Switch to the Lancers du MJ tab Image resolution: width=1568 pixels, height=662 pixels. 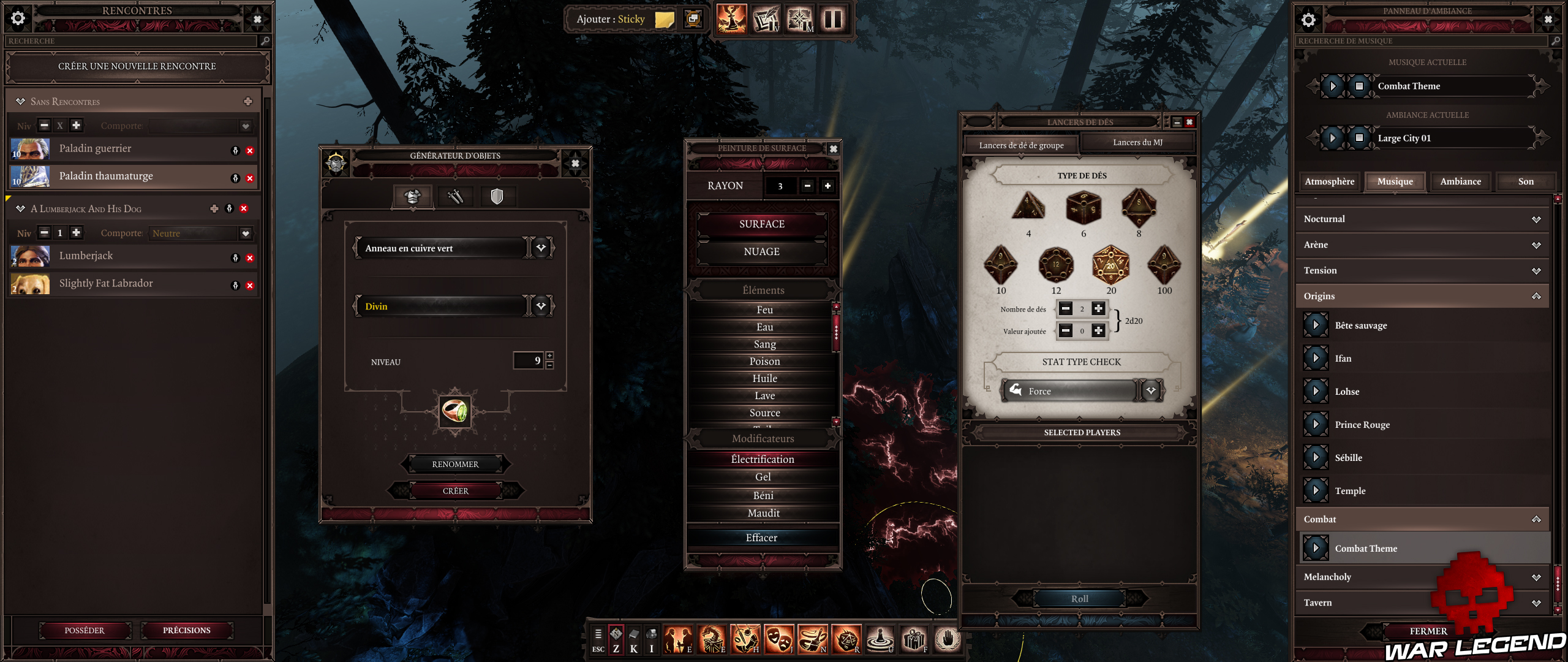tap(1137, 143)
